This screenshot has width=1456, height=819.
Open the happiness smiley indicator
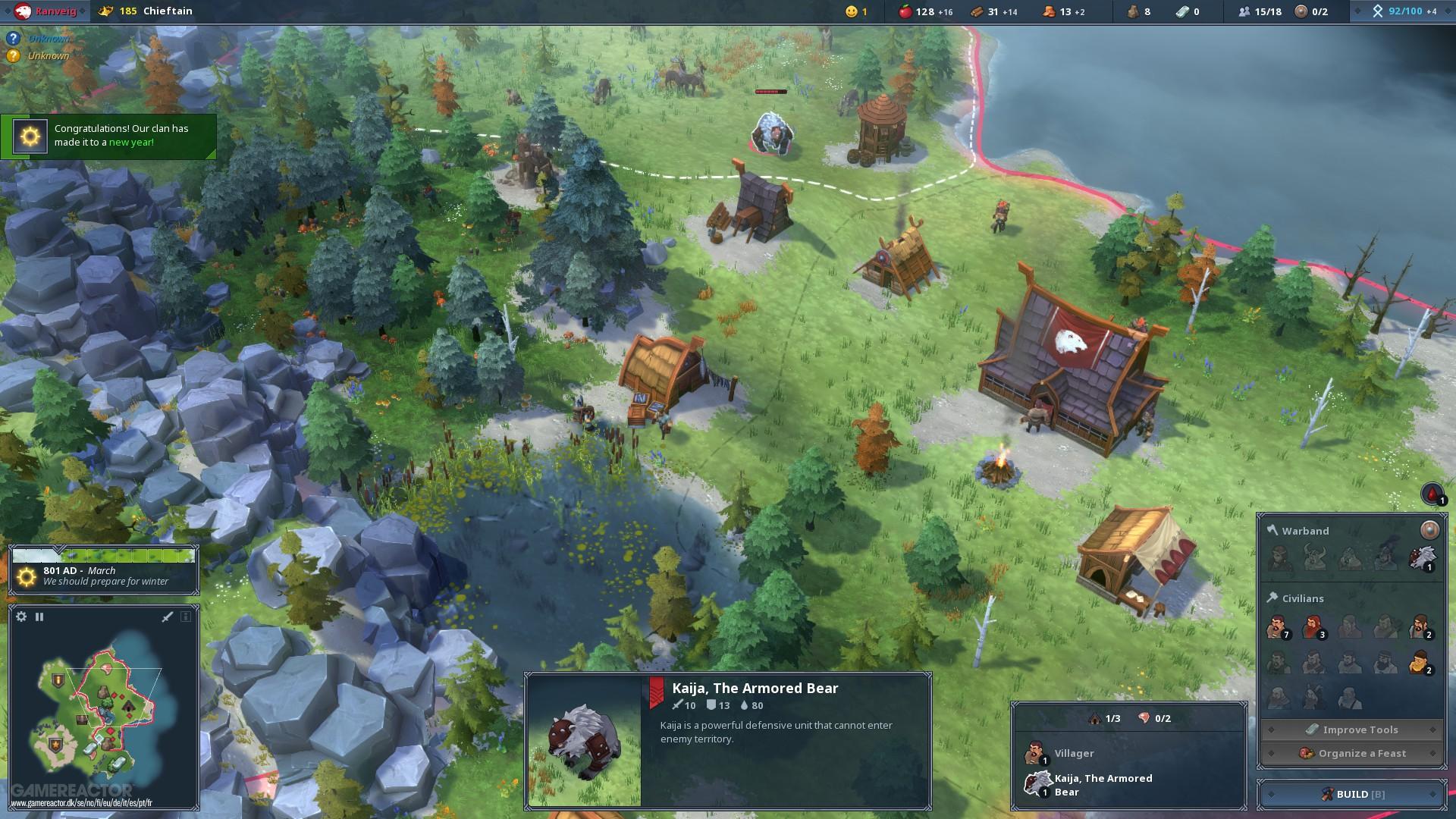(851, 11)
